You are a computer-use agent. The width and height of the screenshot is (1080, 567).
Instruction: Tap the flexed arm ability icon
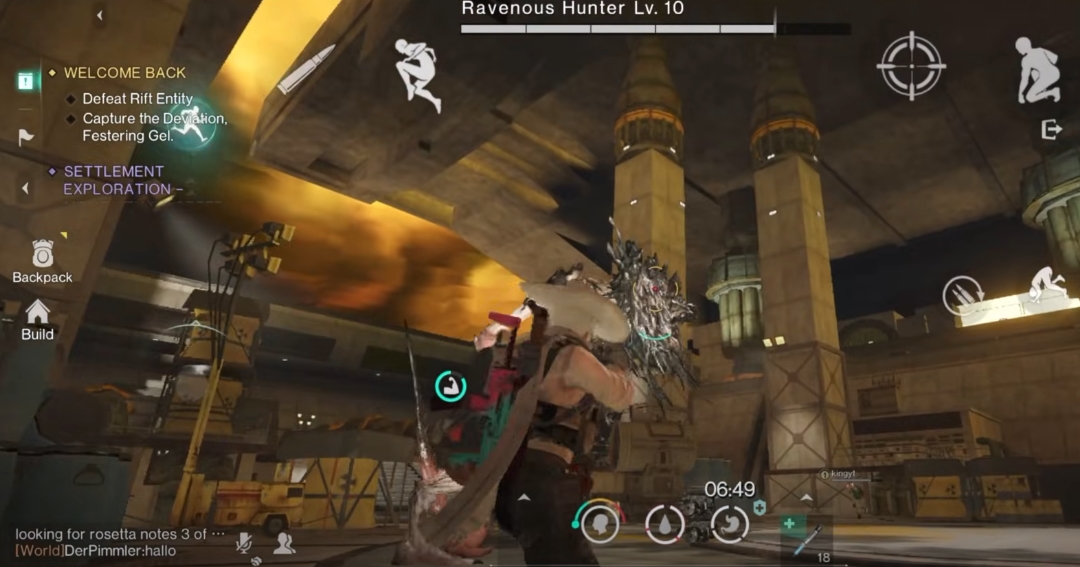pos(450,386)
